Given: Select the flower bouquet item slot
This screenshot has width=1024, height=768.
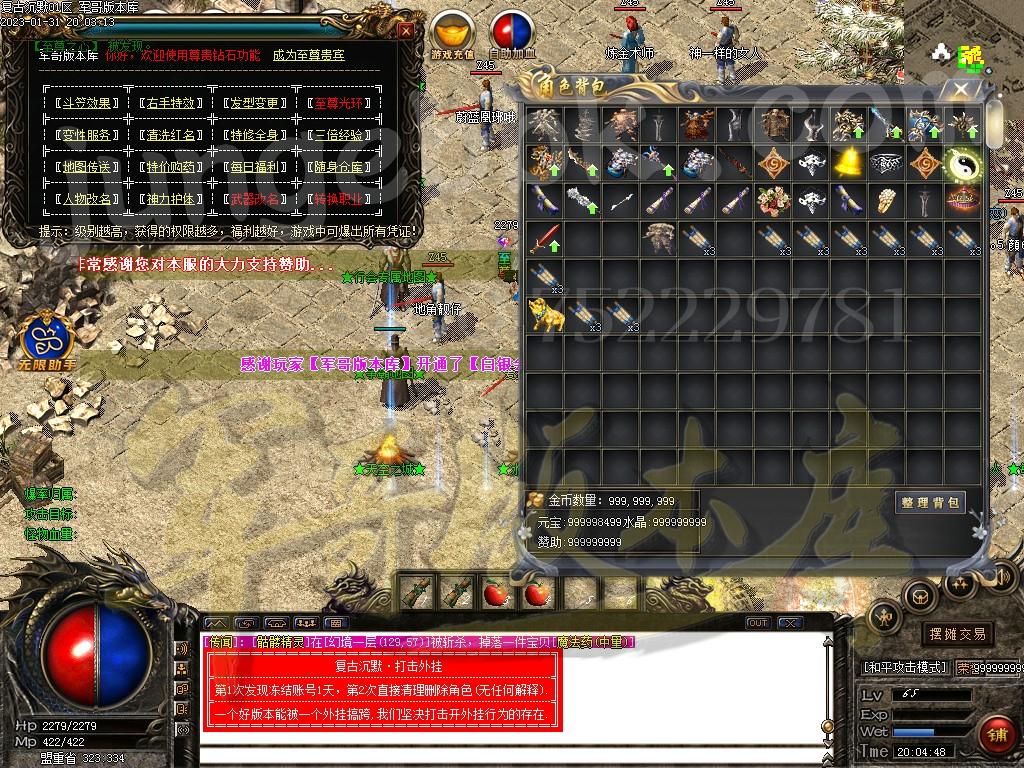Looking at the screenshot, I should 772,200.
